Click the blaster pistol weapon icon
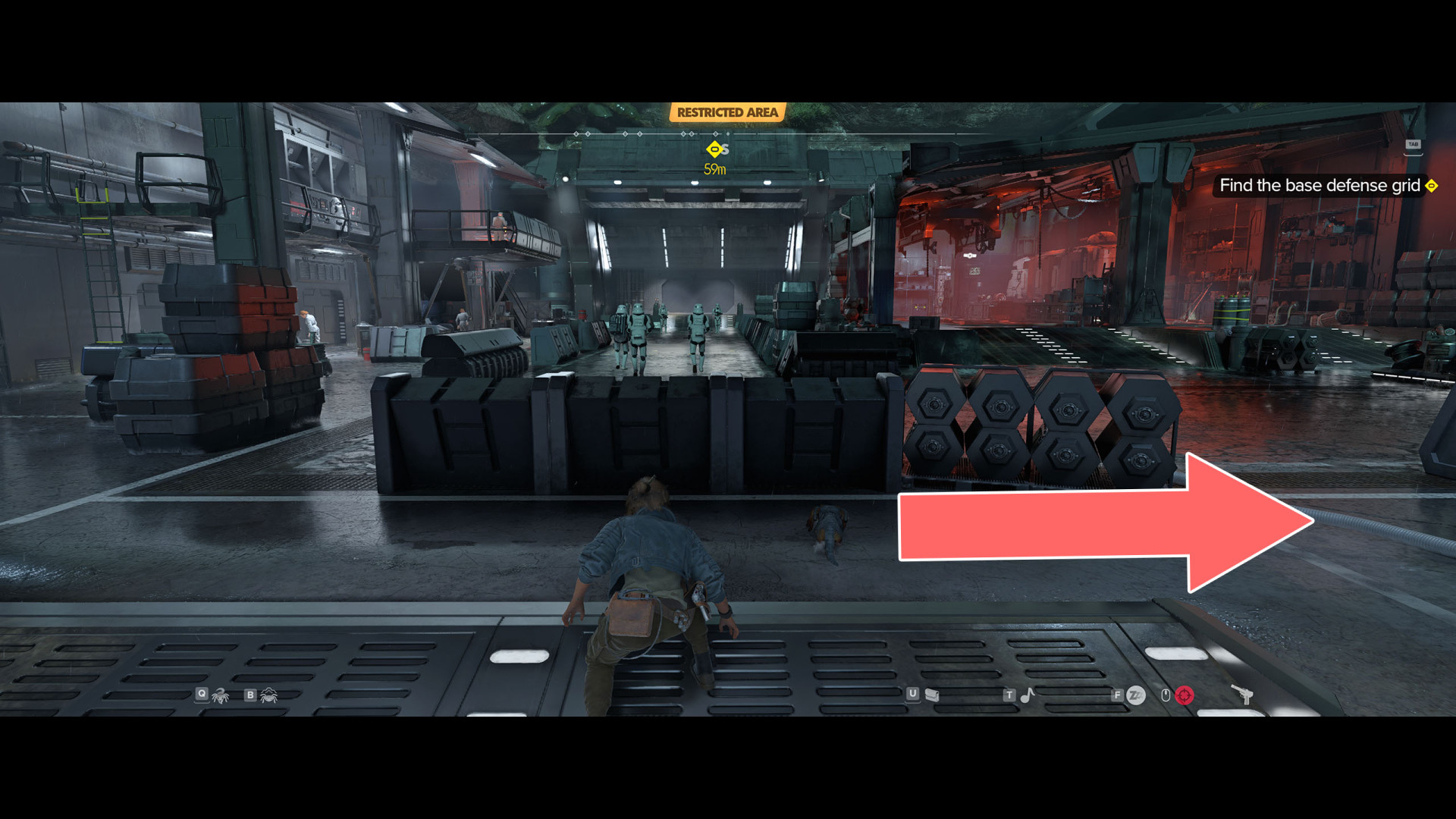 point(1241,694)
